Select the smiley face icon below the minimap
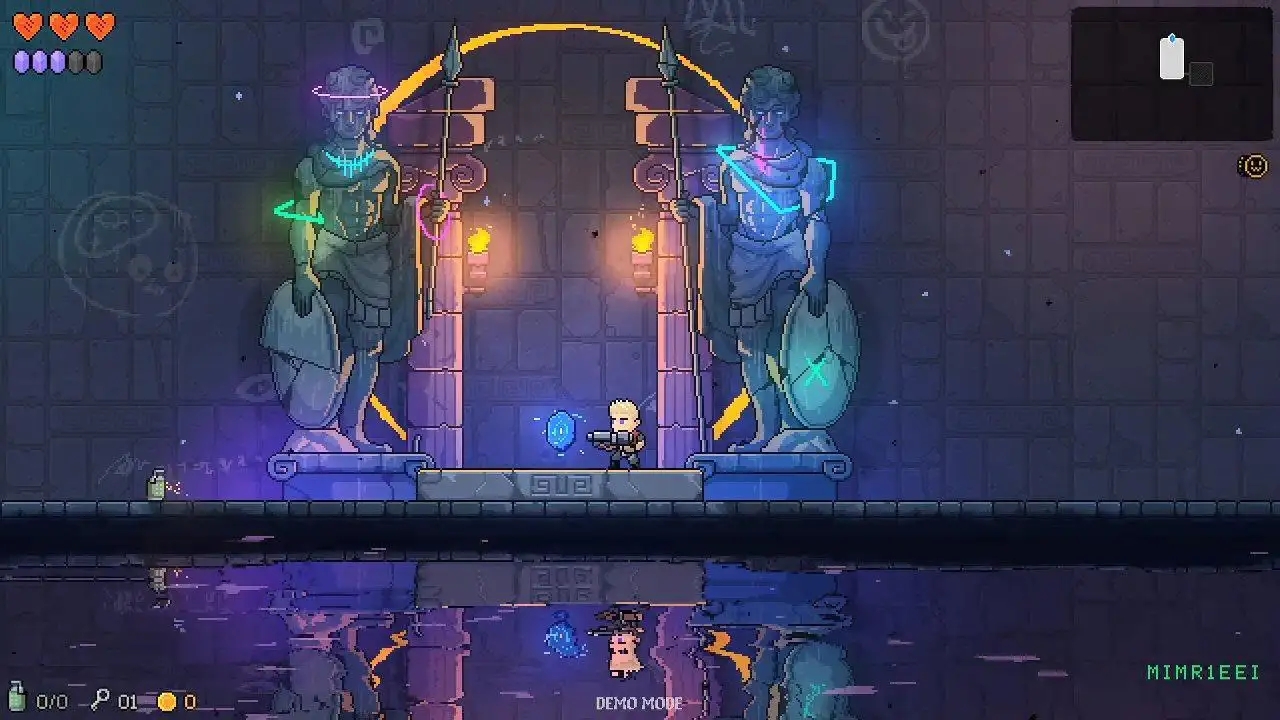 1253,165
